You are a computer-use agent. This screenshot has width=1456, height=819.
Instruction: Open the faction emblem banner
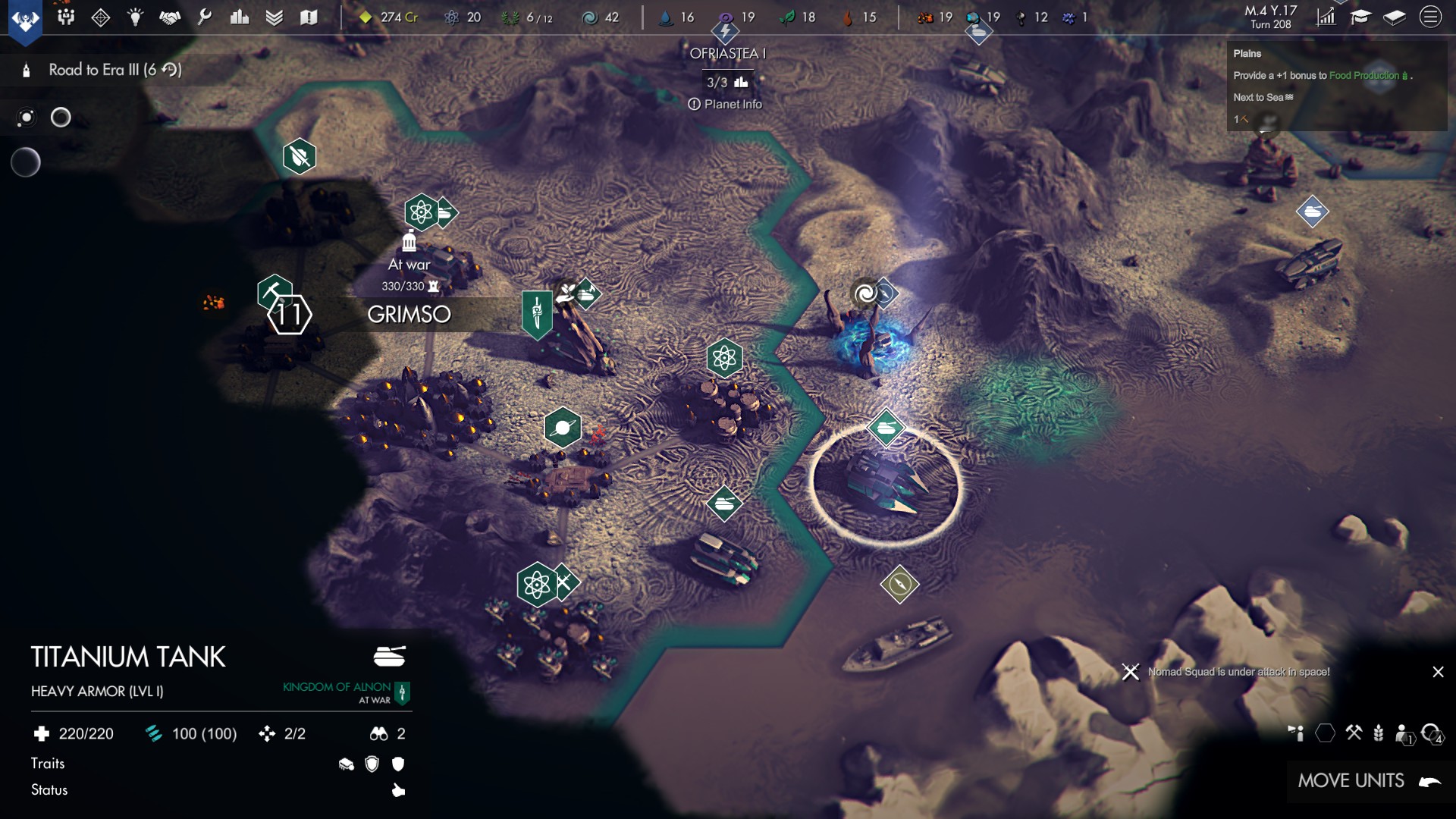coord(25,18)
